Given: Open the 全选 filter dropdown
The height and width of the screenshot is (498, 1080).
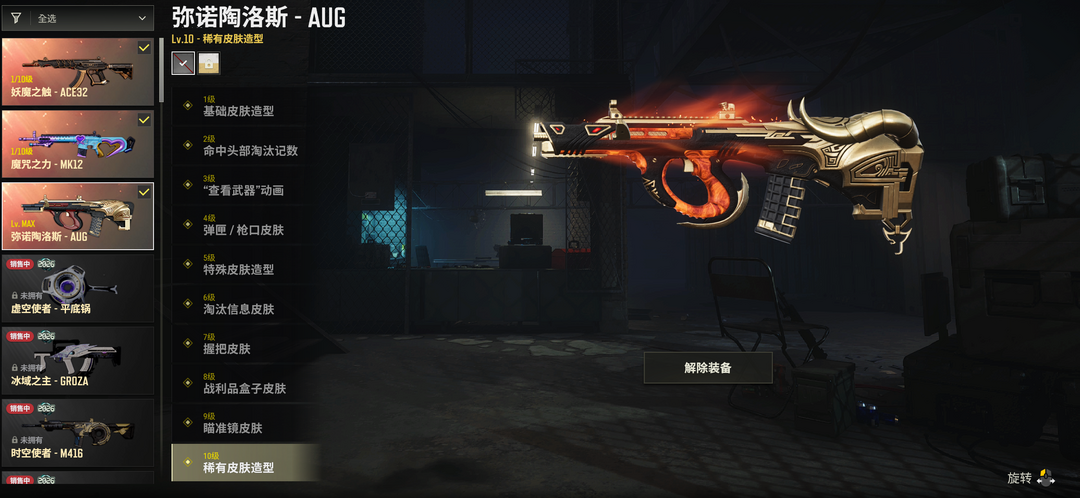Looking at the screenshot, I should [x=88, y=18].
